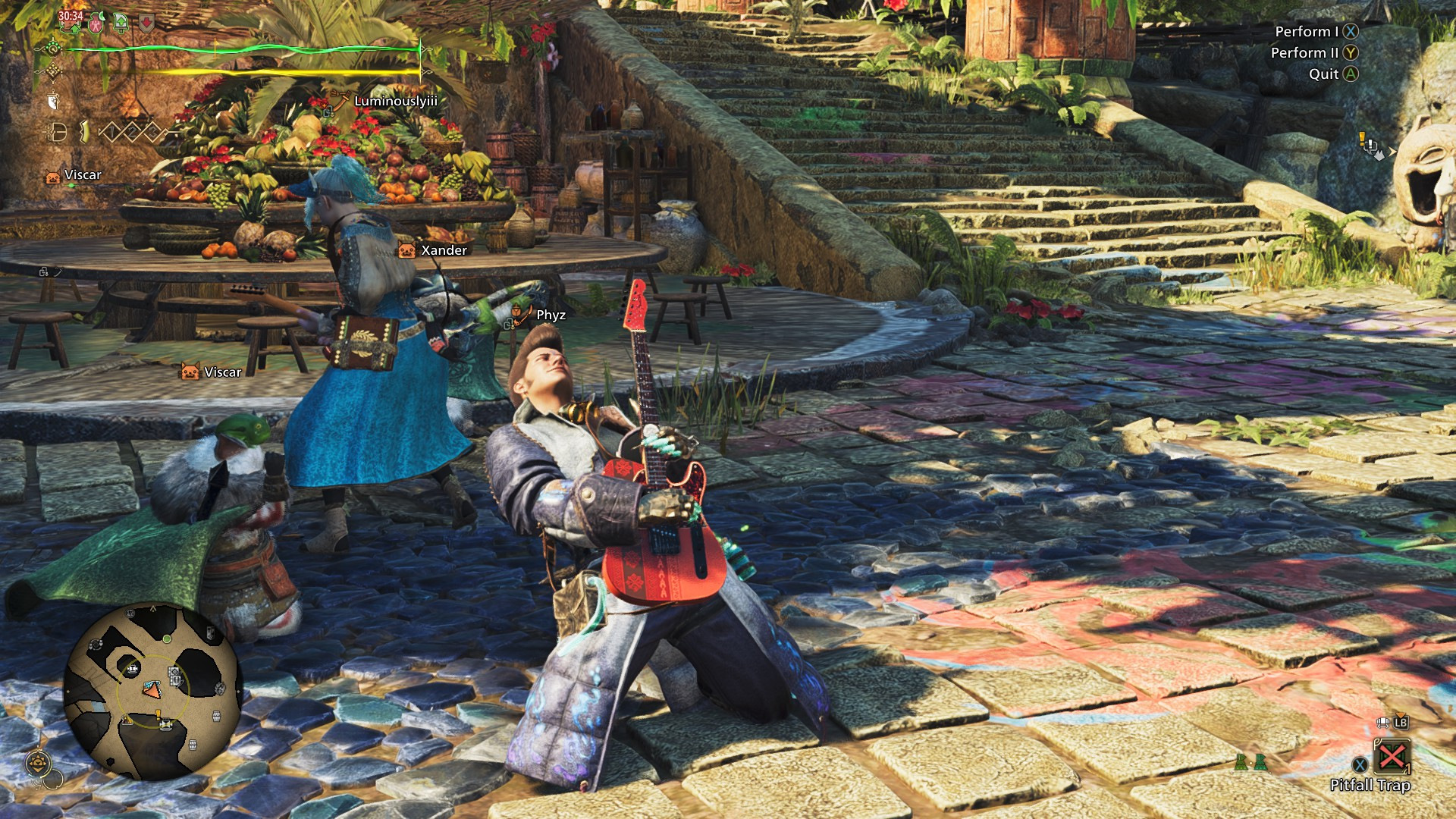Select the Luminouslyiii player name tag
The image size is (1456, 819).
coord(395,101)
